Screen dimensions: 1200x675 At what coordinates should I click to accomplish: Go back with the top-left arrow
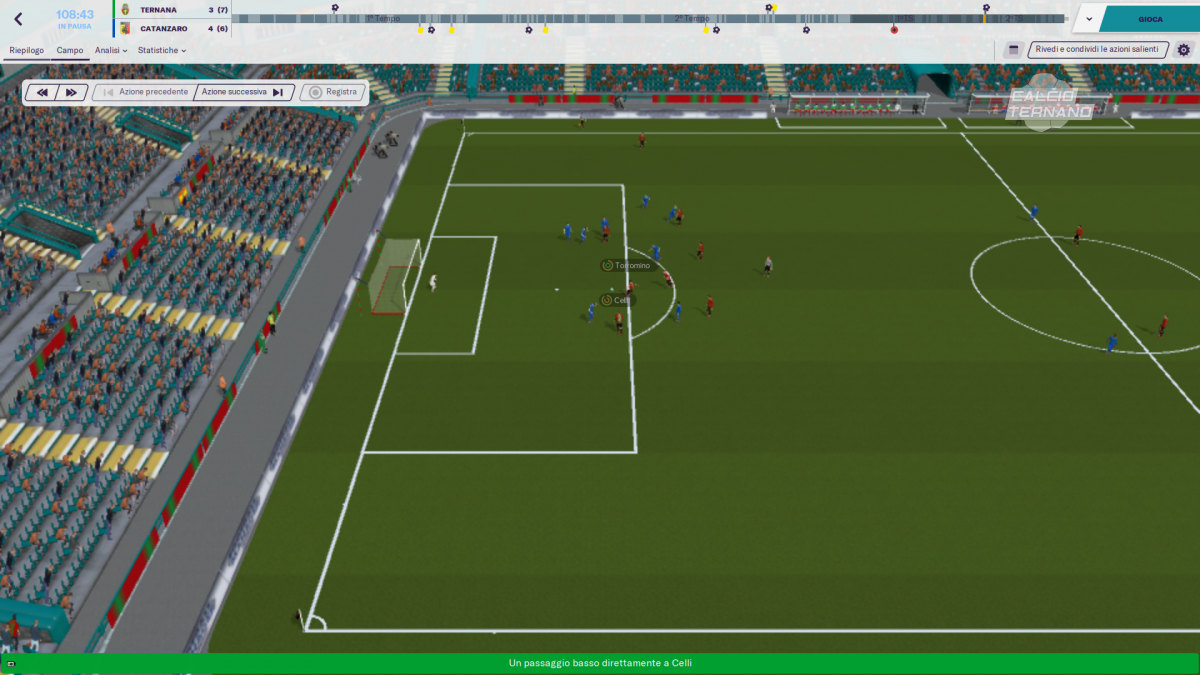tap(18, 19)
